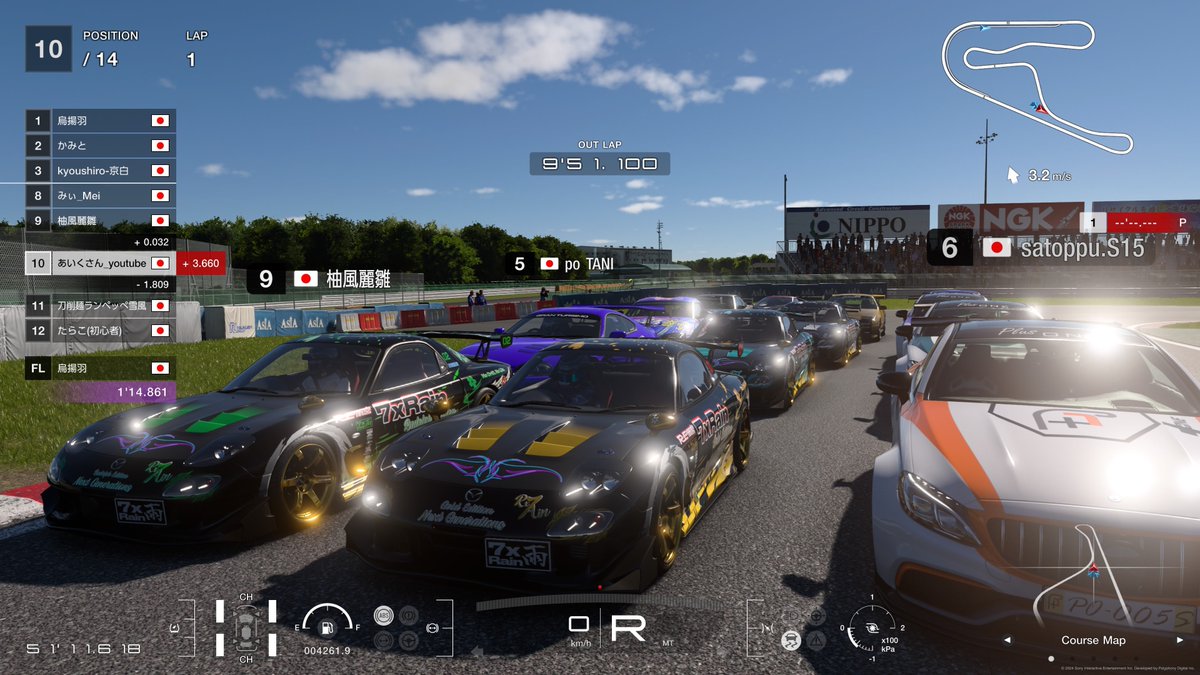The image size is (1200, 675).
Task: Select the あいくさん_youtube position row
Action: 100,263
